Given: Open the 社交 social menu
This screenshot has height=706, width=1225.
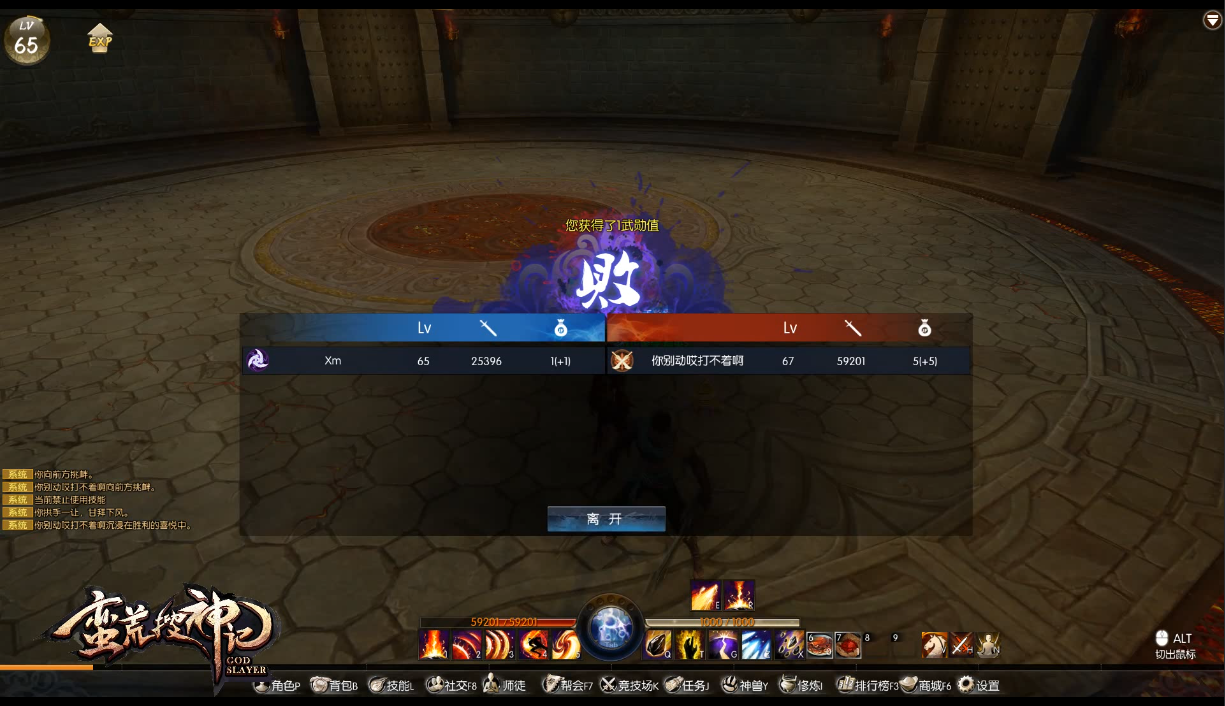Looking at the screenshot, I should pos(451,686).
